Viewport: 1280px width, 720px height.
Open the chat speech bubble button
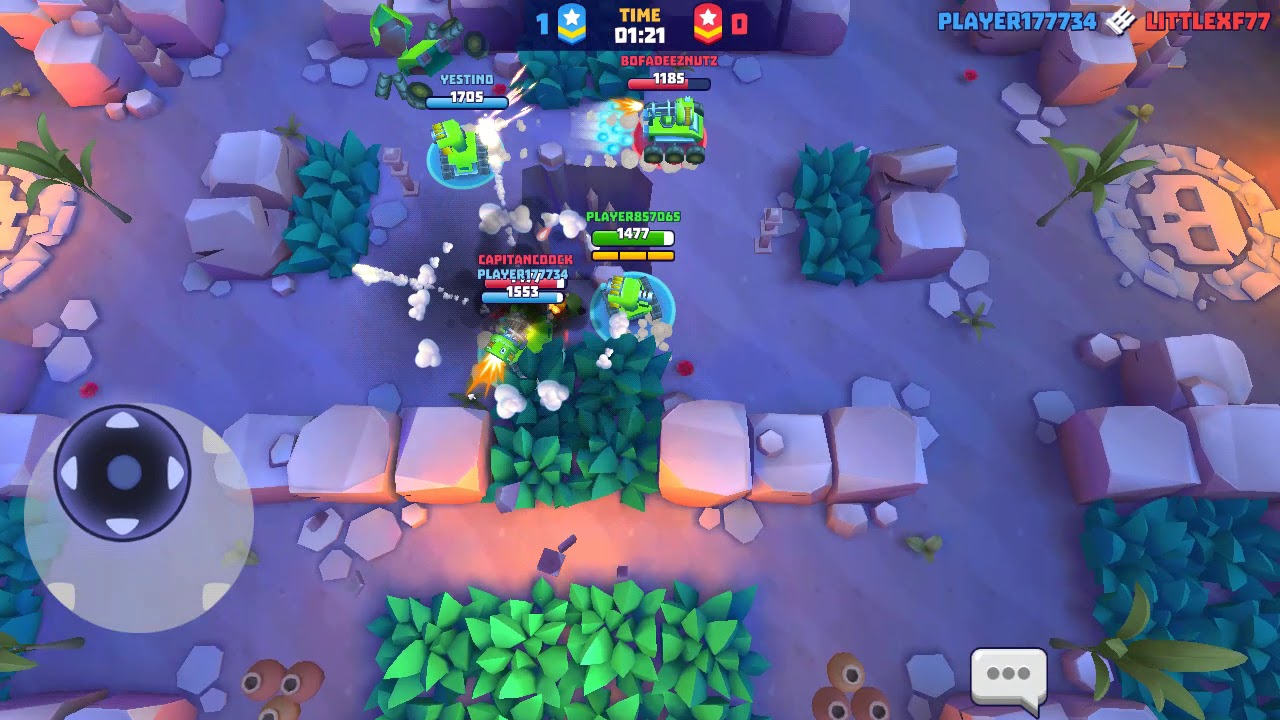1008,674
